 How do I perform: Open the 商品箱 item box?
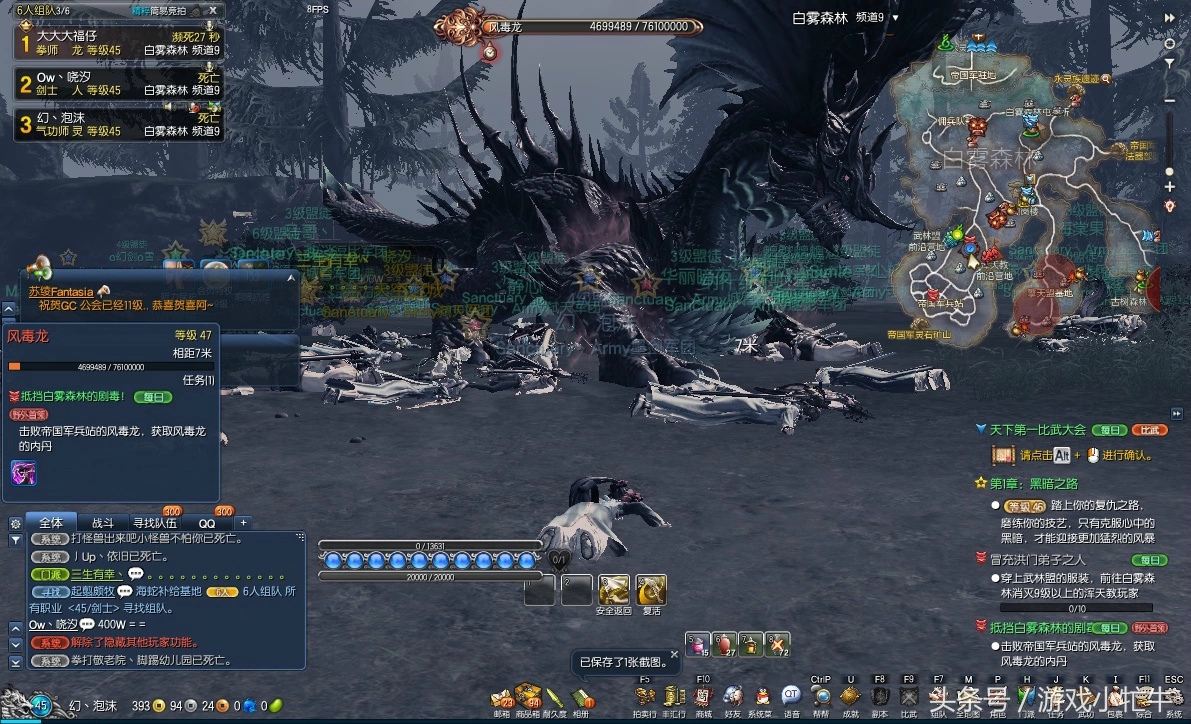click(528, 697)
